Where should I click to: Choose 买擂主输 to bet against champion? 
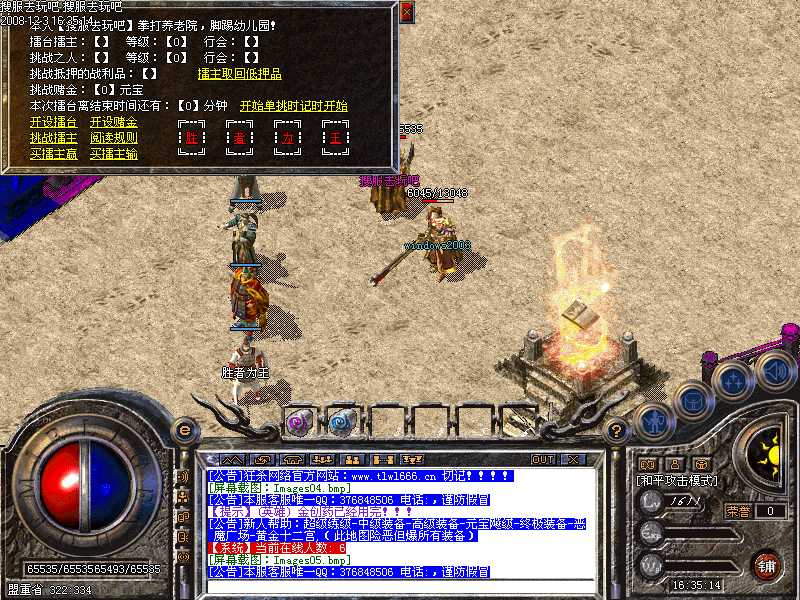pyautogui.click(x=113, y=154)
